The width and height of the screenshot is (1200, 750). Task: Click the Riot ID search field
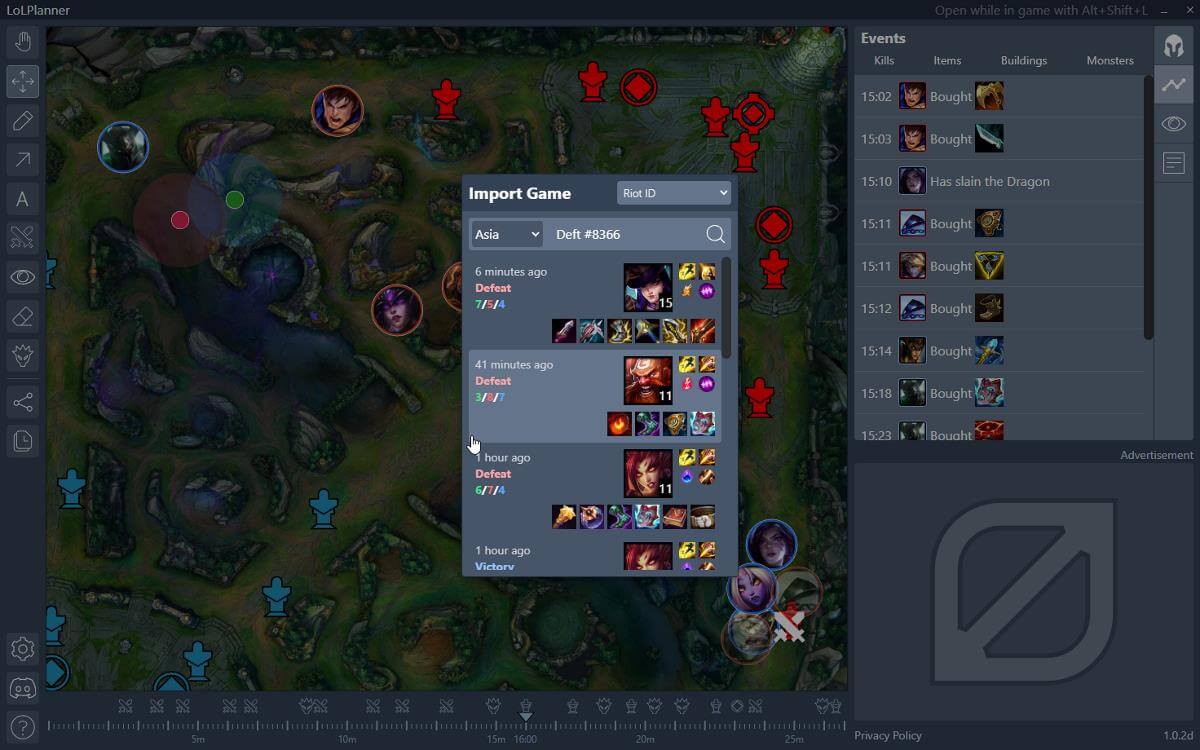(625, 234)
